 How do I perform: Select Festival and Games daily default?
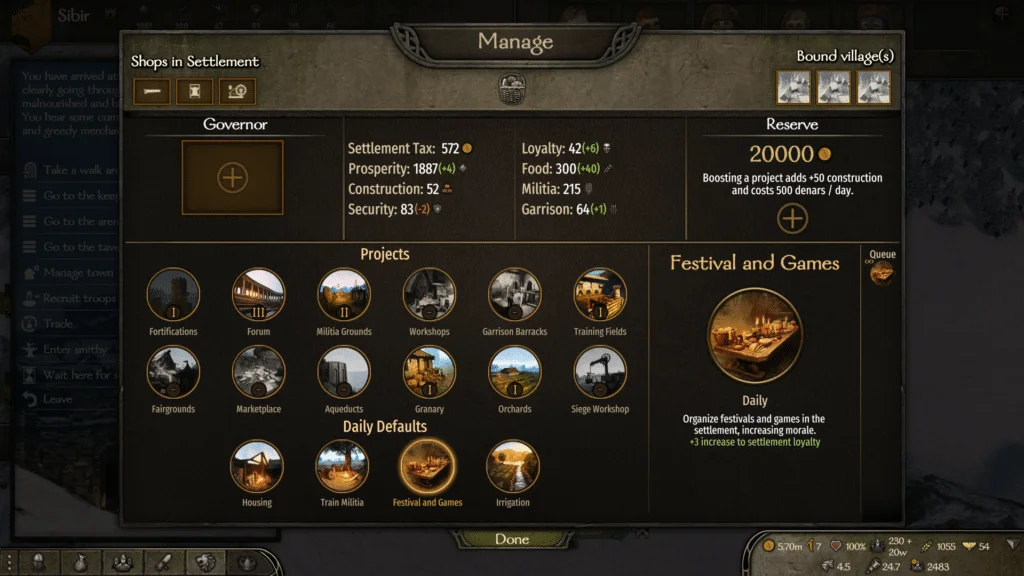[x=427, y=466]
